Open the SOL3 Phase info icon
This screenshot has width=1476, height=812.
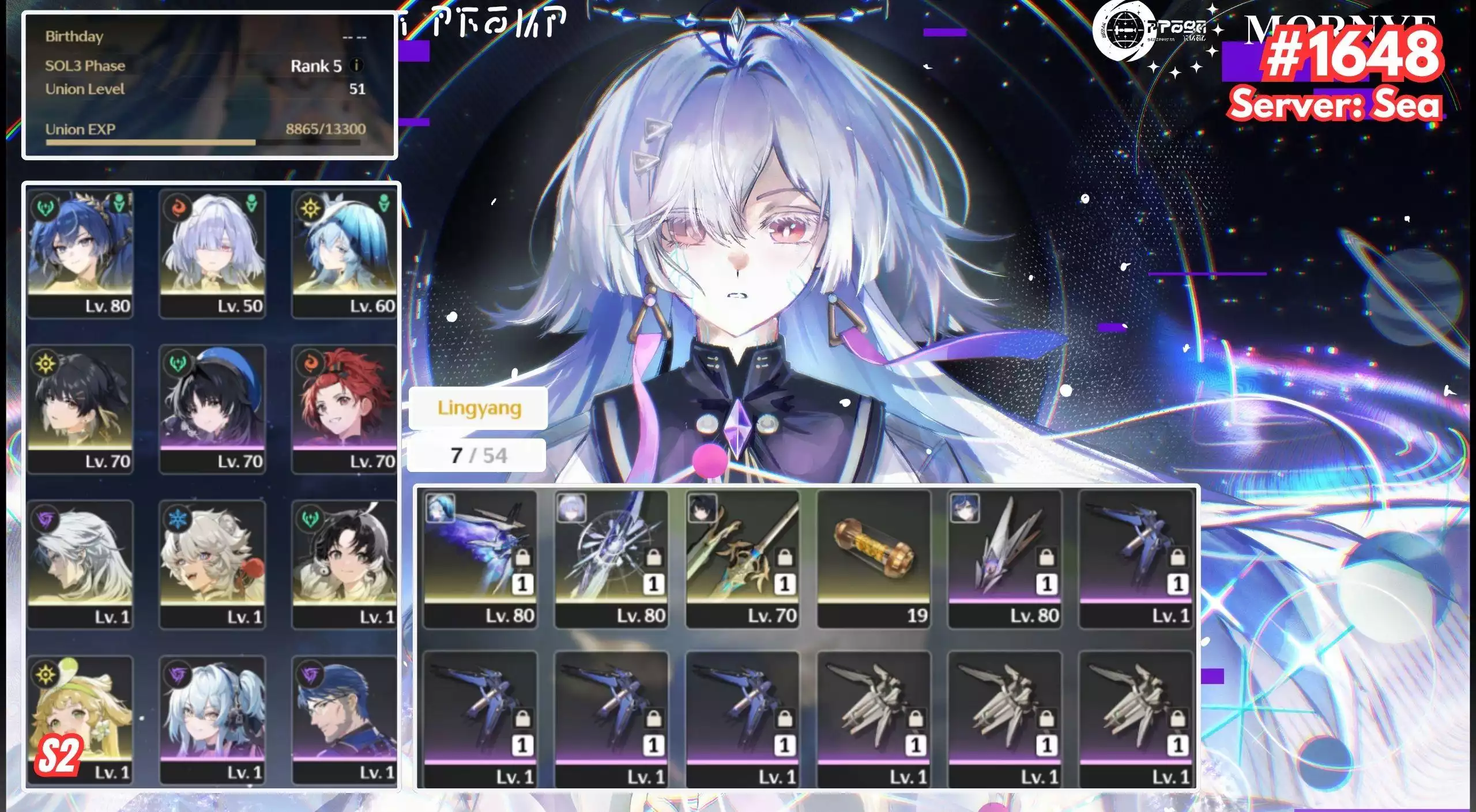(356, 65)
